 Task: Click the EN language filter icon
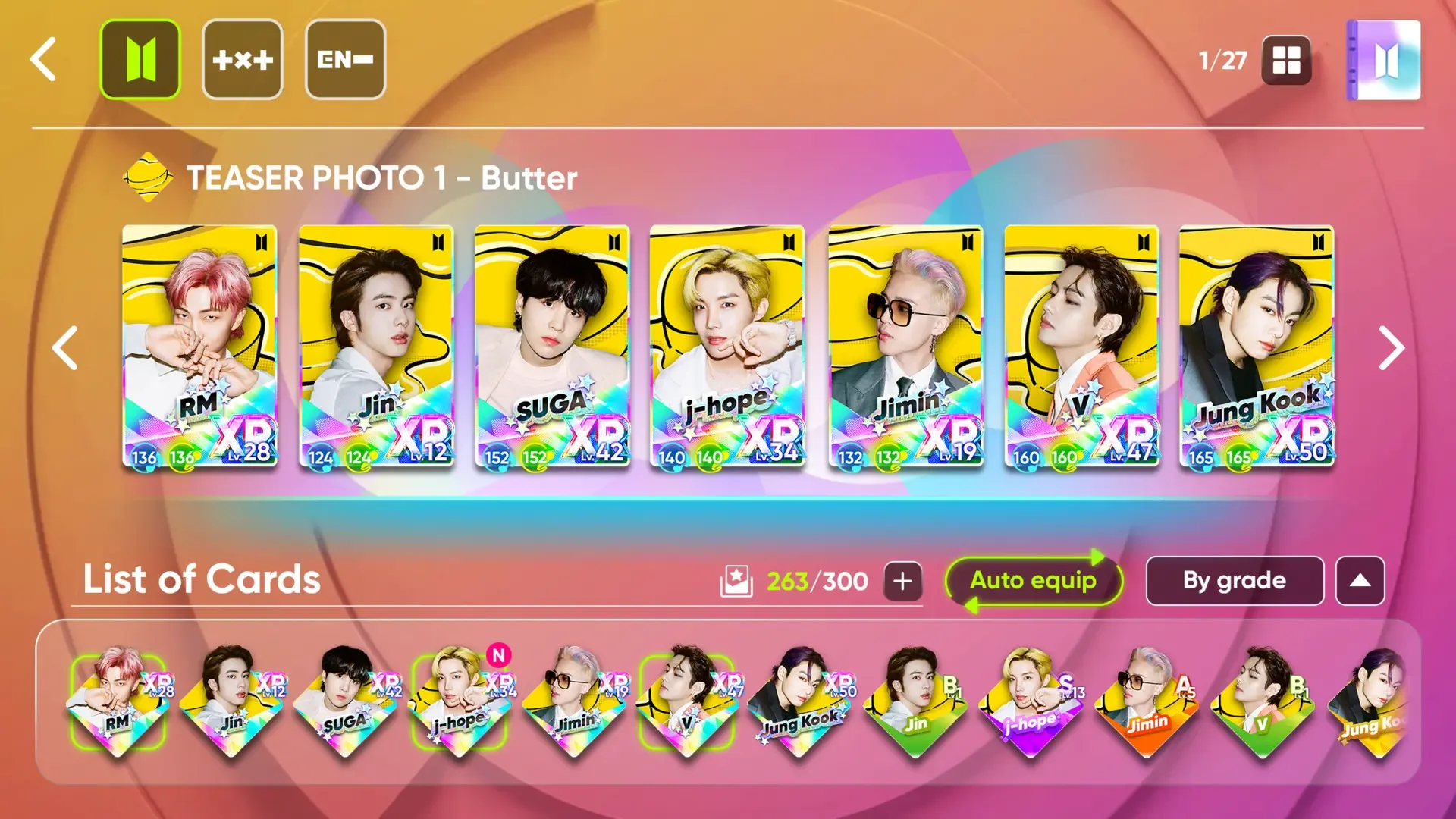(x=345, y=59)
